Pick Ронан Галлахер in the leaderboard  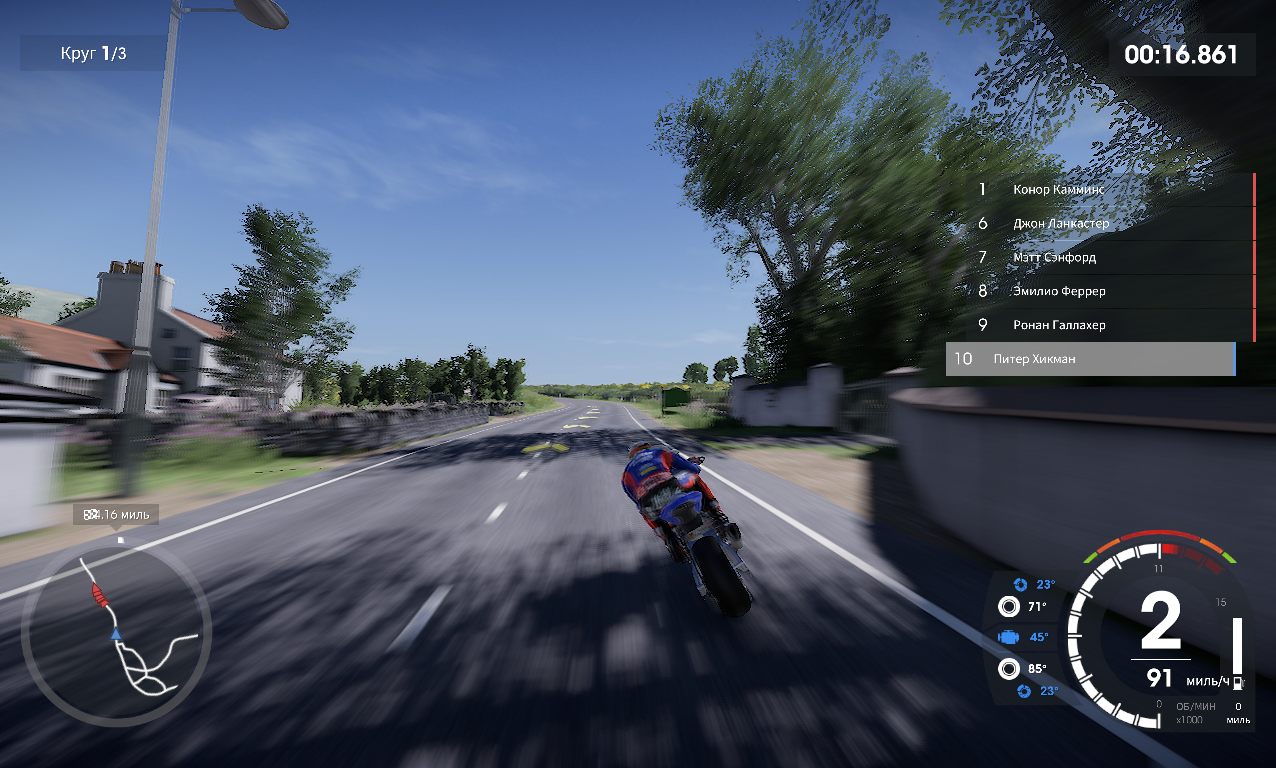coord(1100,325)
